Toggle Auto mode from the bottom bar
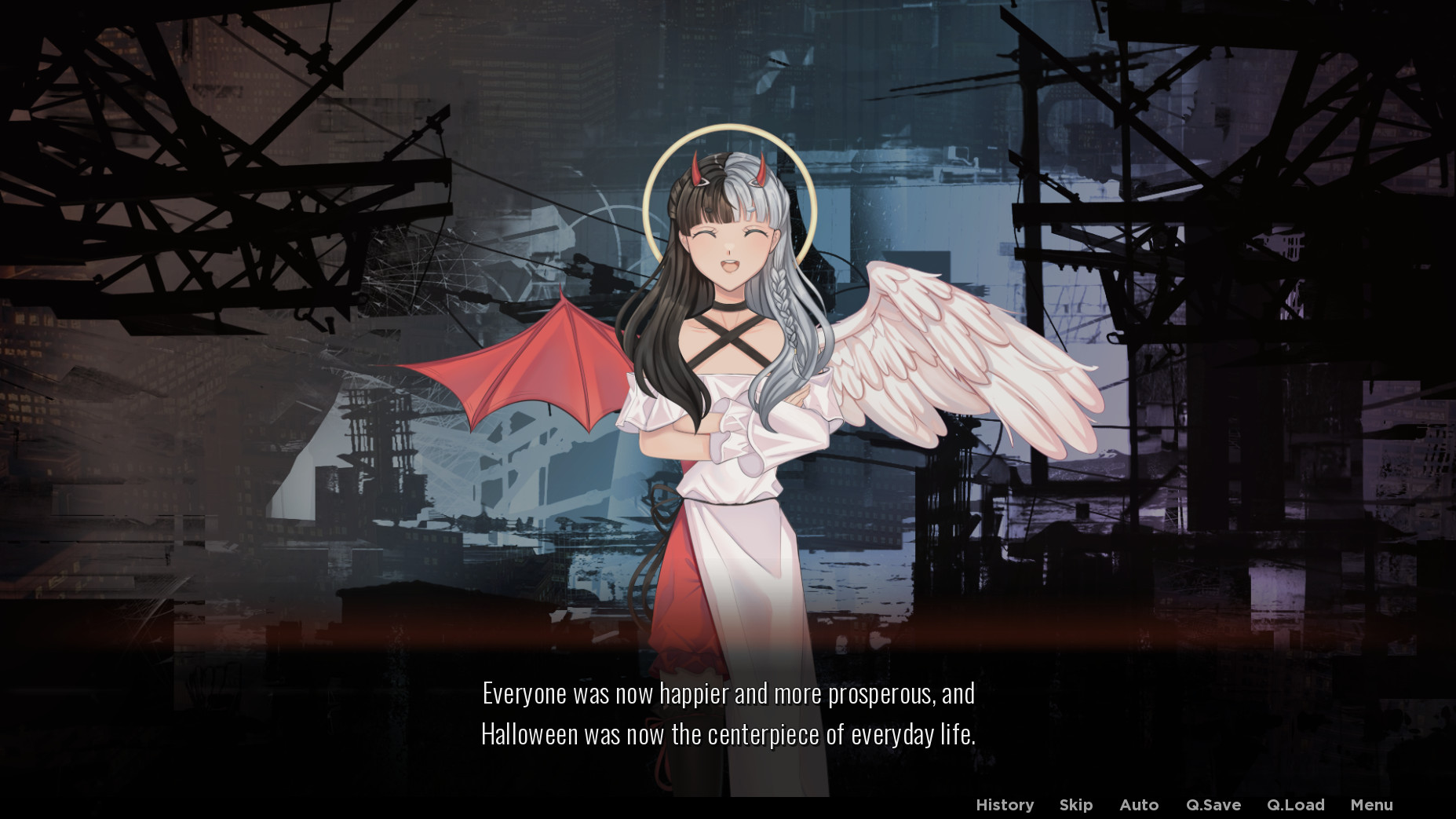The height and width of the screenshot is (819, 1456). [1140, 805]
